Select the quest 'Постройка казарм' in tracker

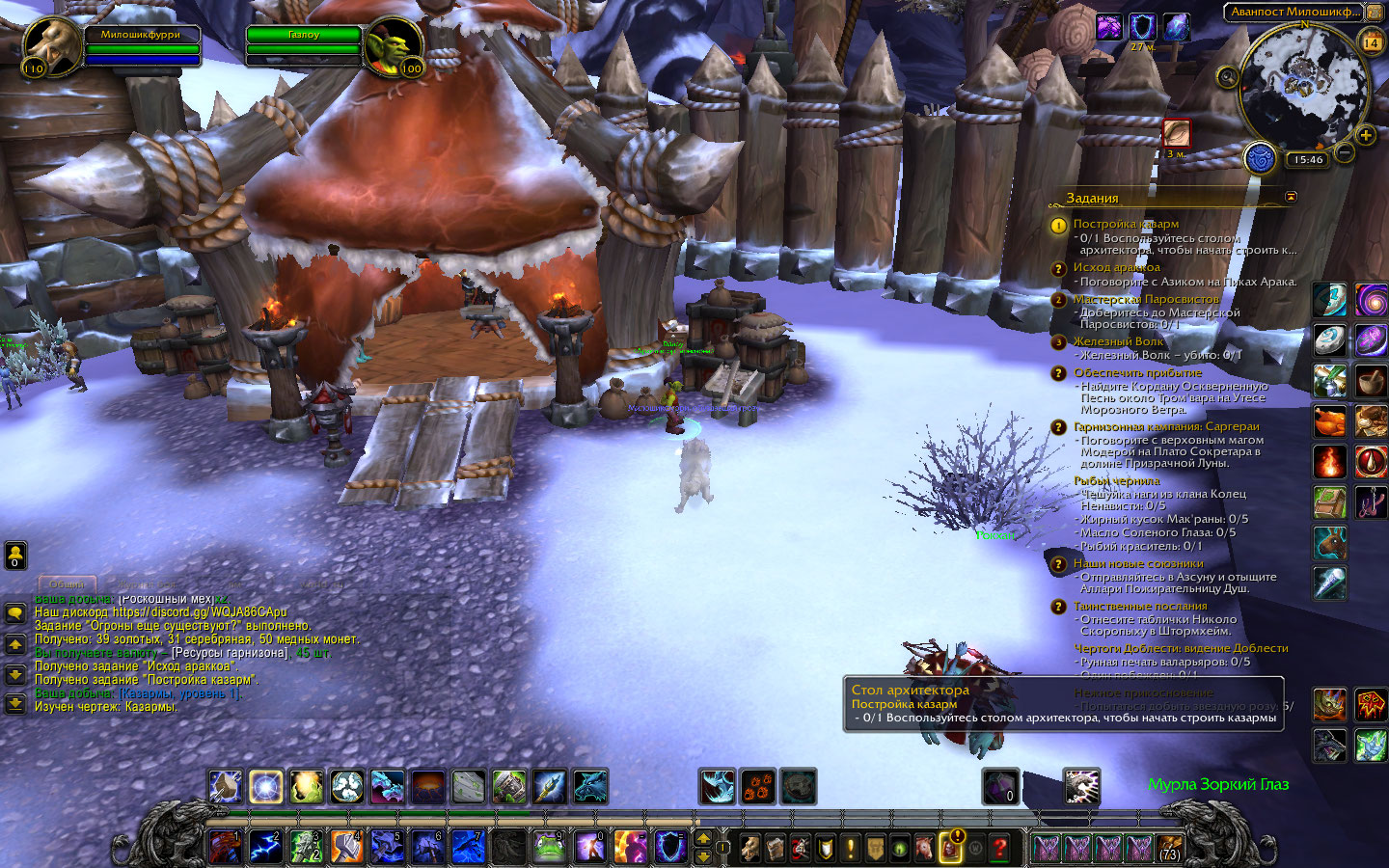point(1125,224)
